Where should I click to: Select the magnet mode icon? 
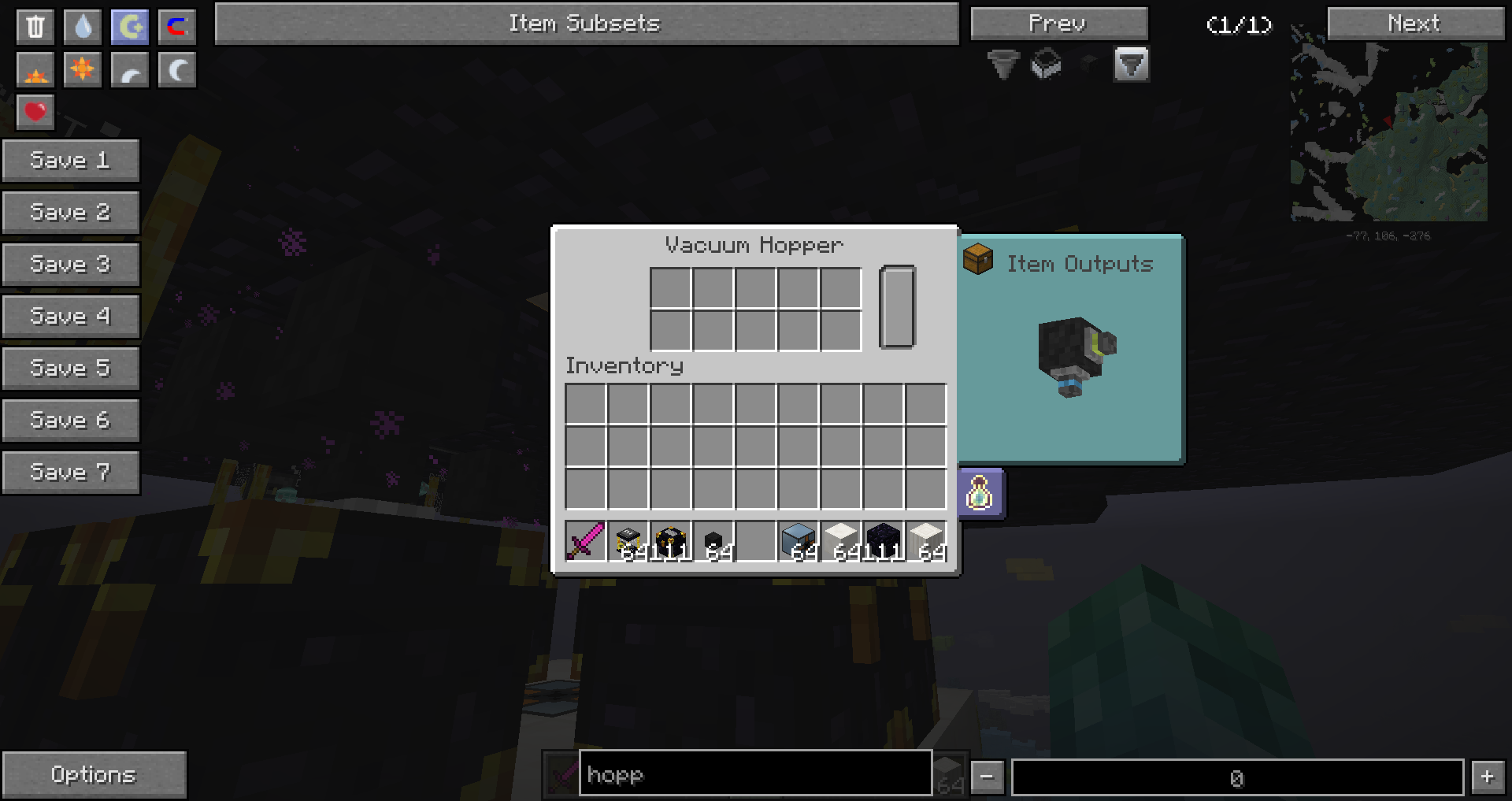tap(176, 25)
